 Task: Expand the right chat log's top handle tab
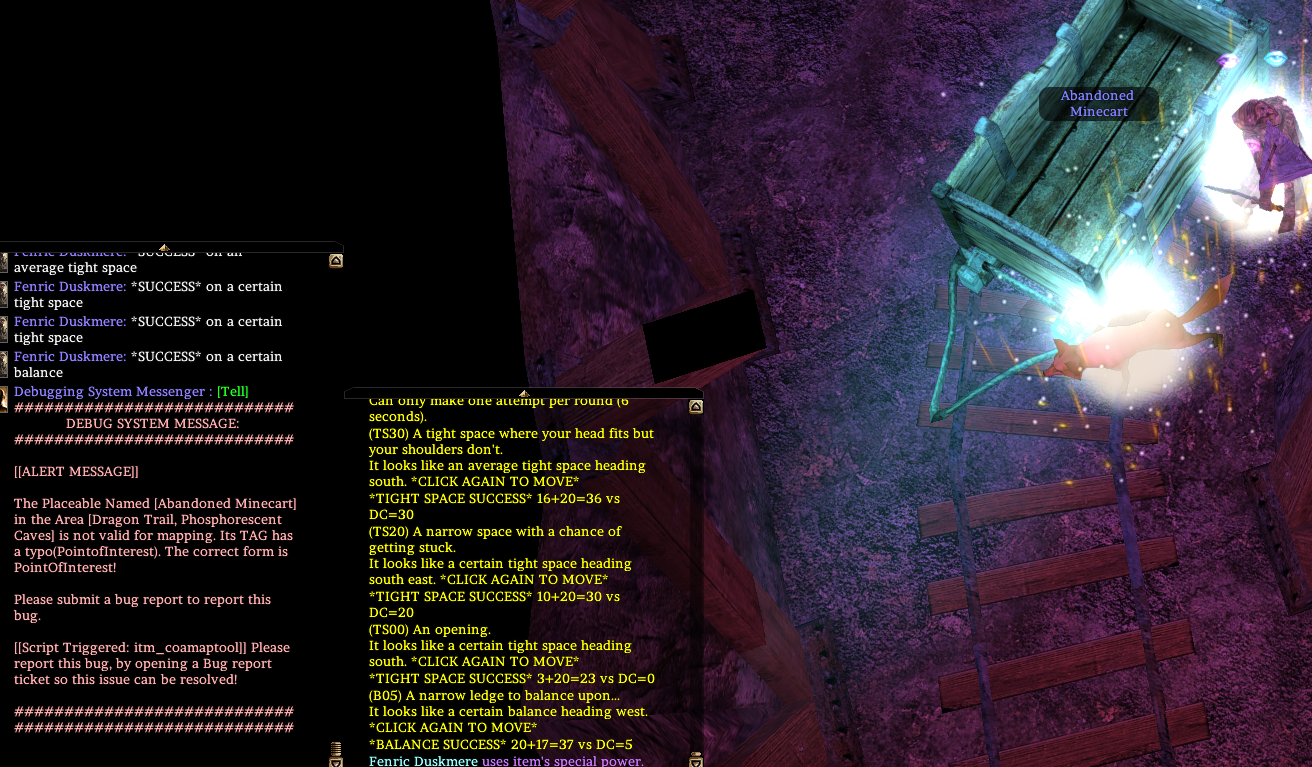(524, 391)
